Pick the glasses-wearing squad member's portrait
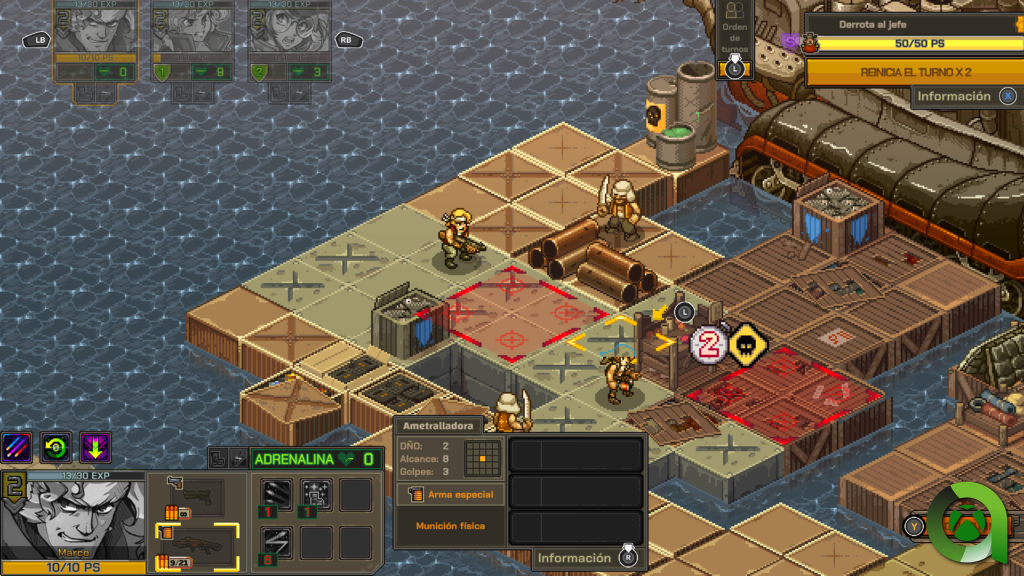 click(289, 29)
